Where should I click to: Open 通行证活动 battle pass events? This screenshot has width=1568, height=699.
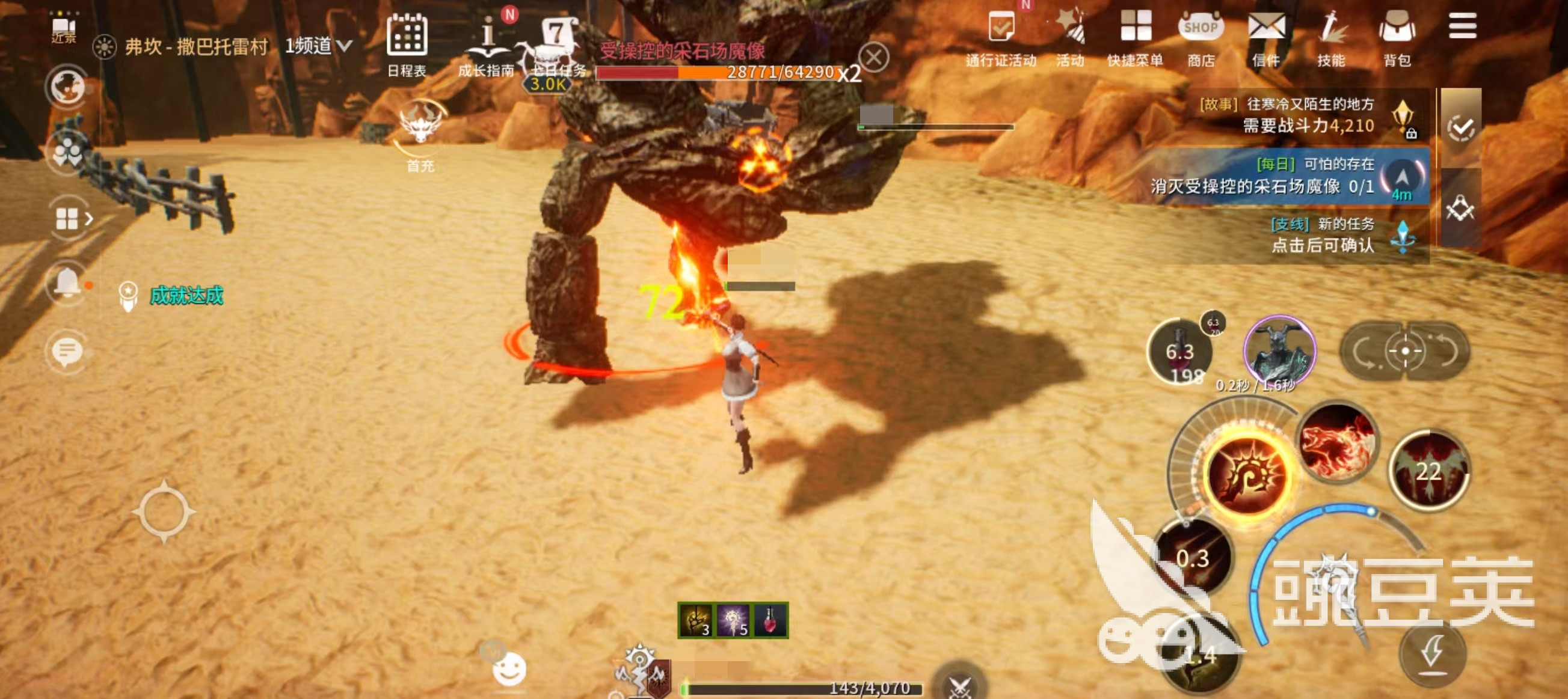pyautogui.click(x=1001, y=37)
